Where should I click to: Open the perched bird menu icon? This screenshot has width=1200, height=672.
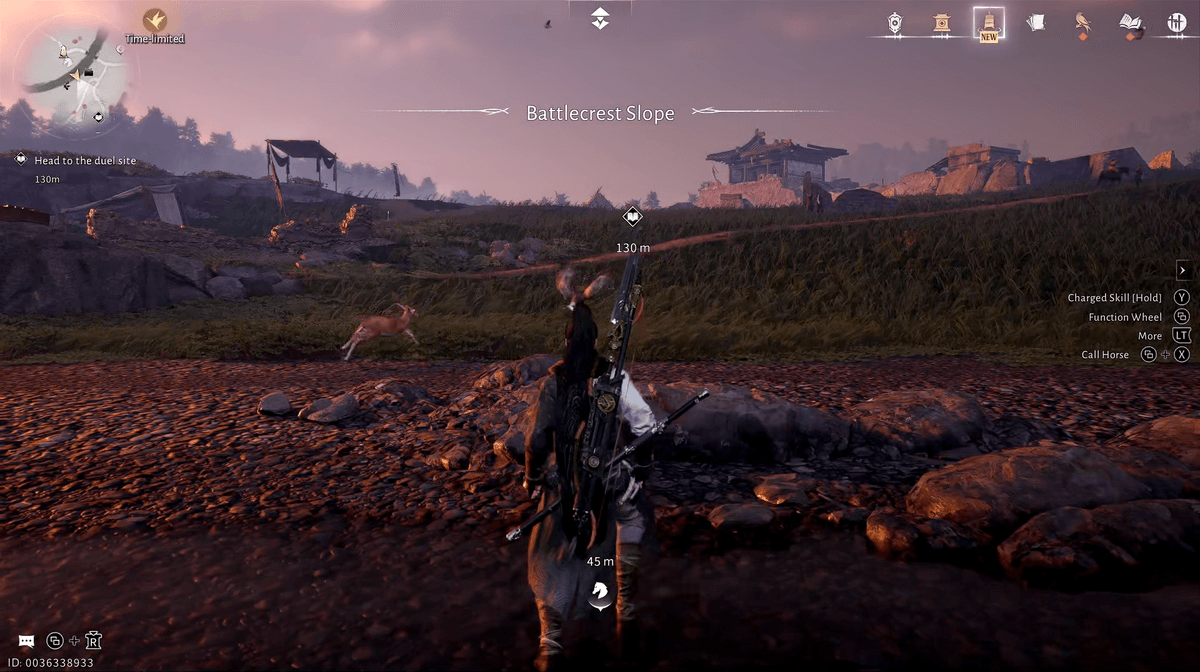click(1082, 22)
